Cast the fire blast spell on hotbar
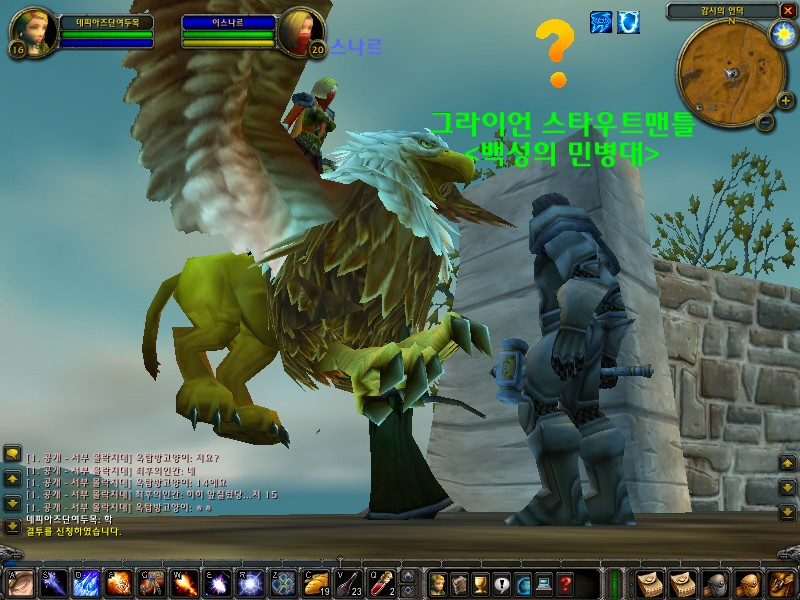 (119, 583)
